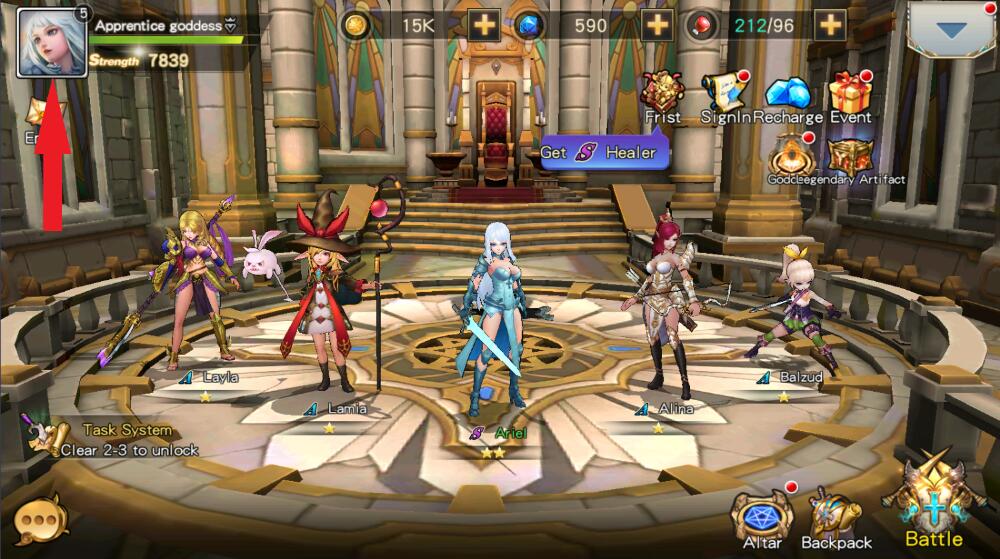The height and width of the screenshot is (559, 1000).
Task: Open the Goddess icon
Action: click(x=791, y=157)
